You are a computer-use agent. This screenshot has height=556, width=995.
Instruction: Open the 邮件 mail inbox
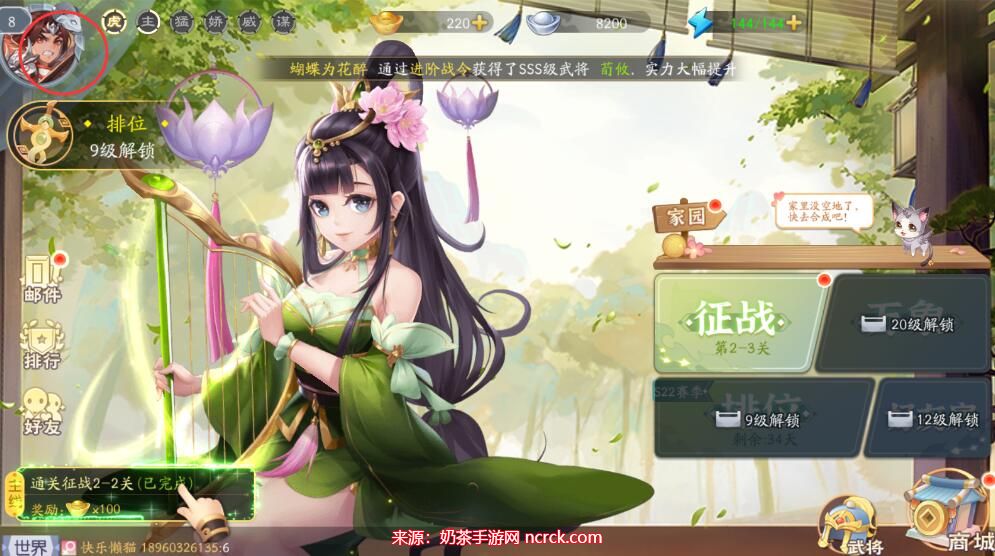42,278
